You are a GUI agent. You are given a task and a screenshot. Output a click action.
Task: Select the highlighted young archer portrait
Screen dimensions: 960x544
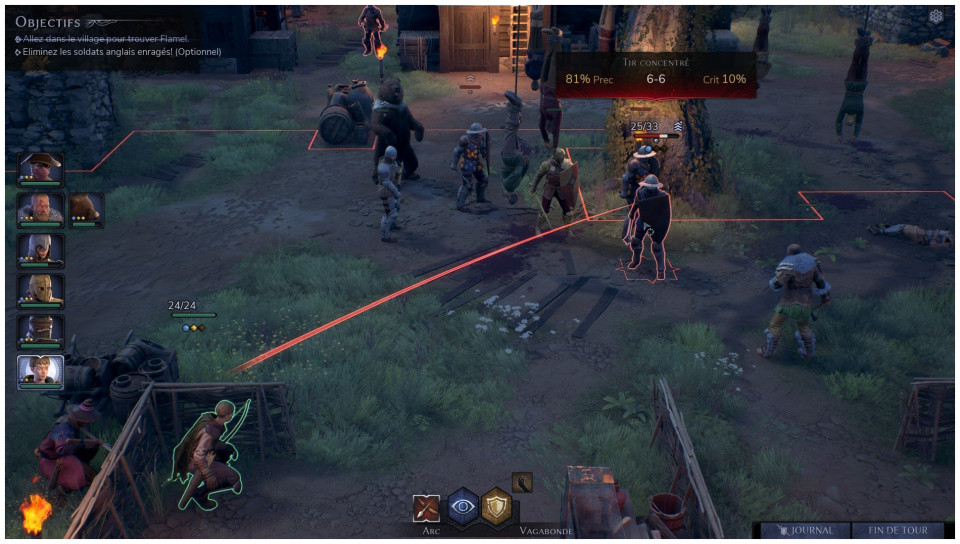coord(40,372)
